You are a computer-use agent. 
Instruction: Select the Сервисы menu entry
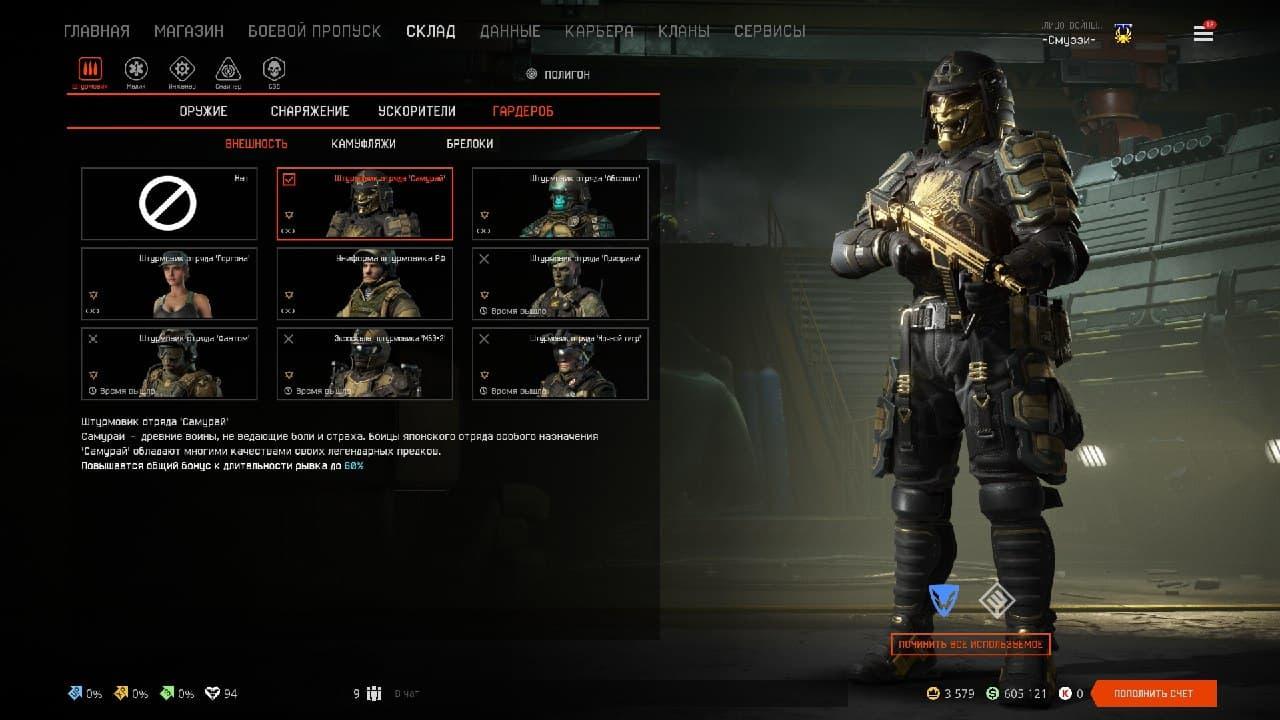click(769, 31)
